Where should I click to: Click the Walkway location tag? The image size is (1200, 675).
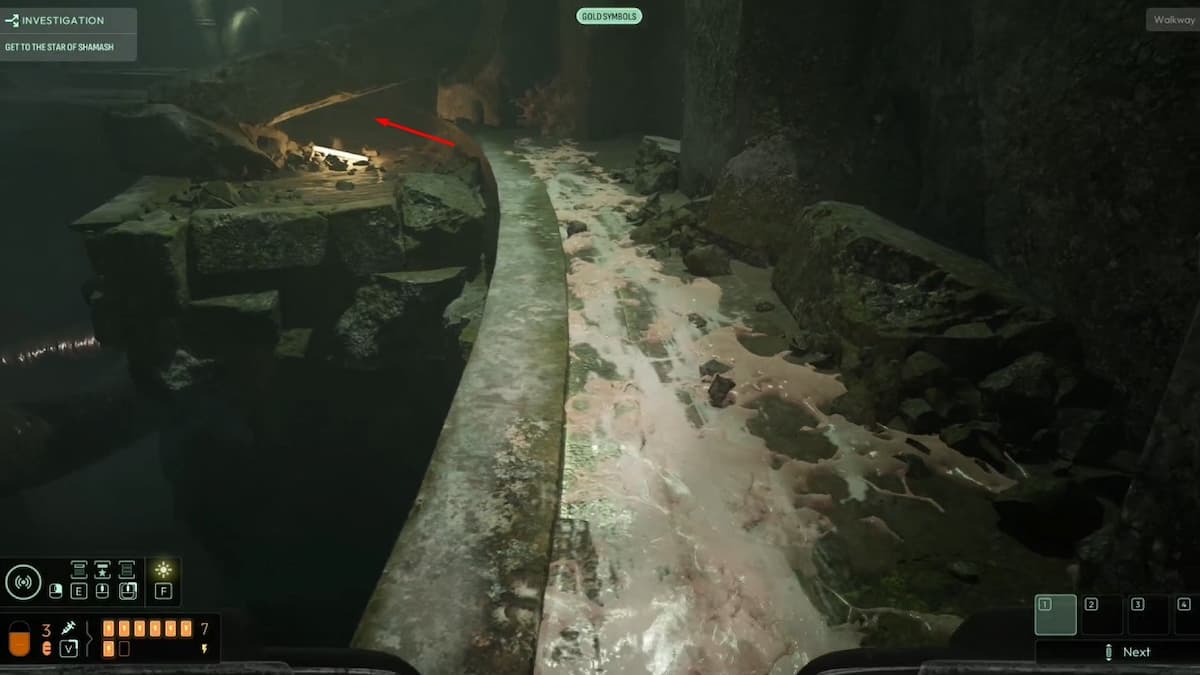(1172, 20)
